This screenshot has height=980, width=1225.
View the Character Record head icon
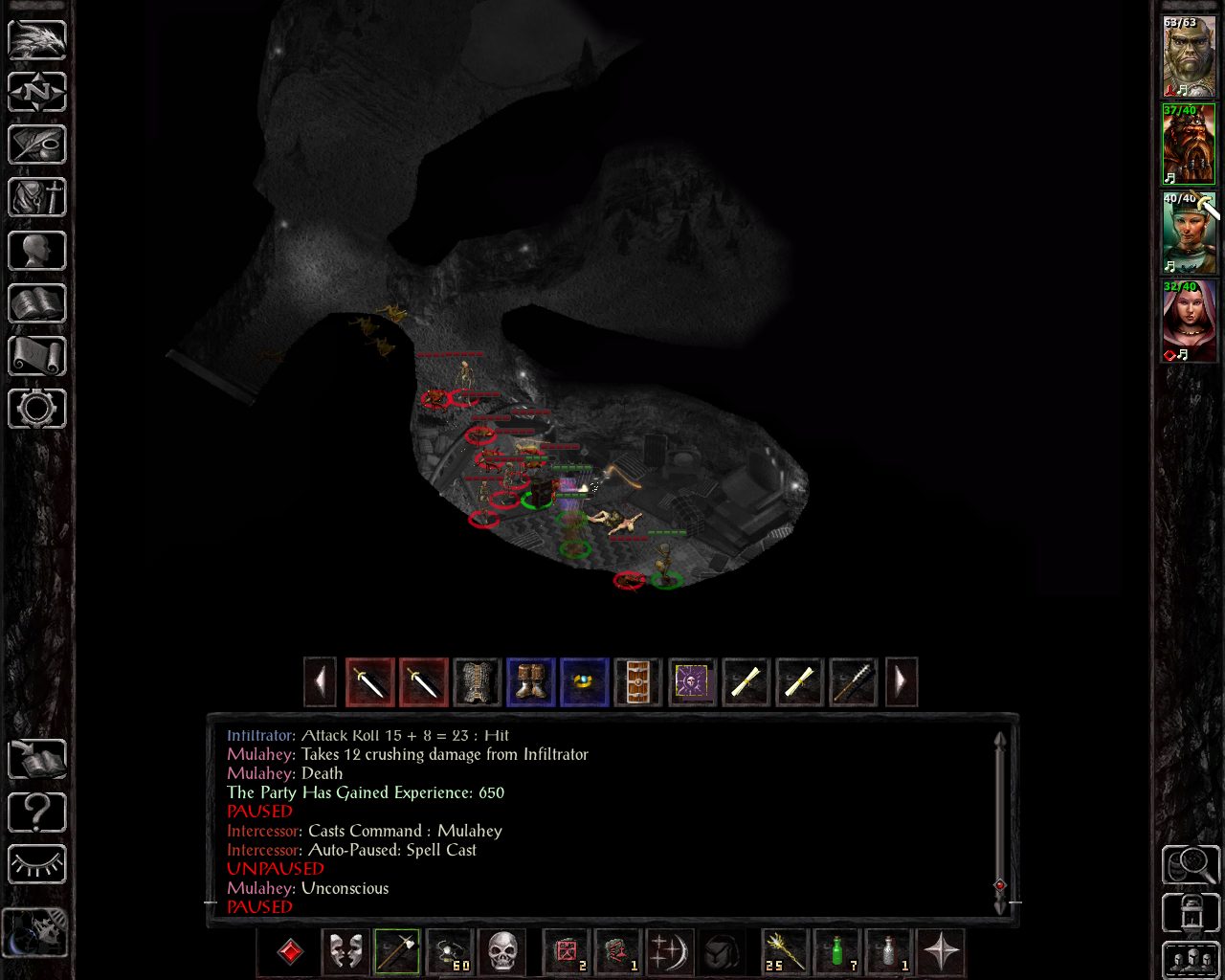[x=36, y=250]
